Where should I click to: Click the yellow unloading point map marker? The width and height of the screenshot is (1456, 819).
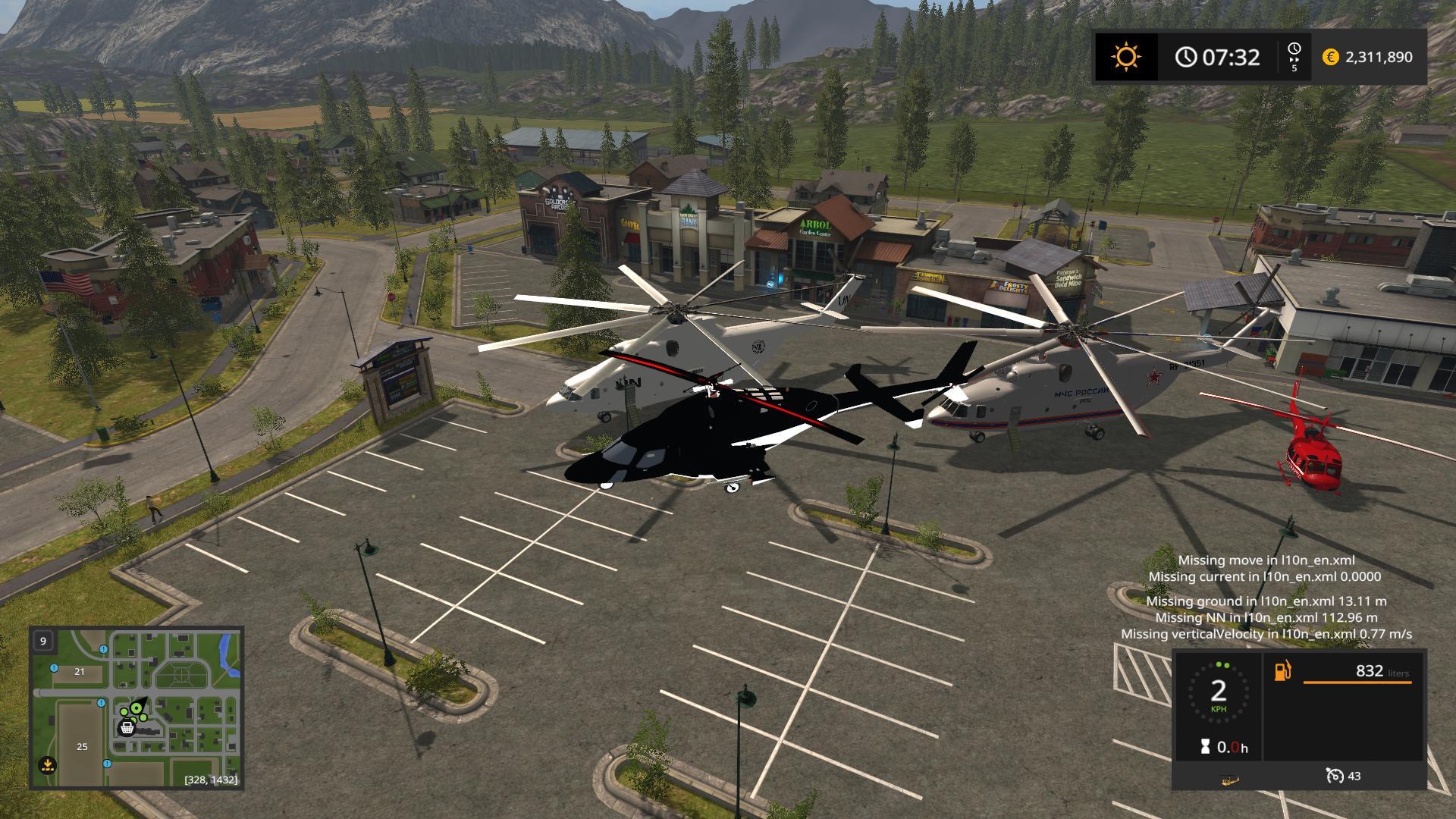pos(47,764)
